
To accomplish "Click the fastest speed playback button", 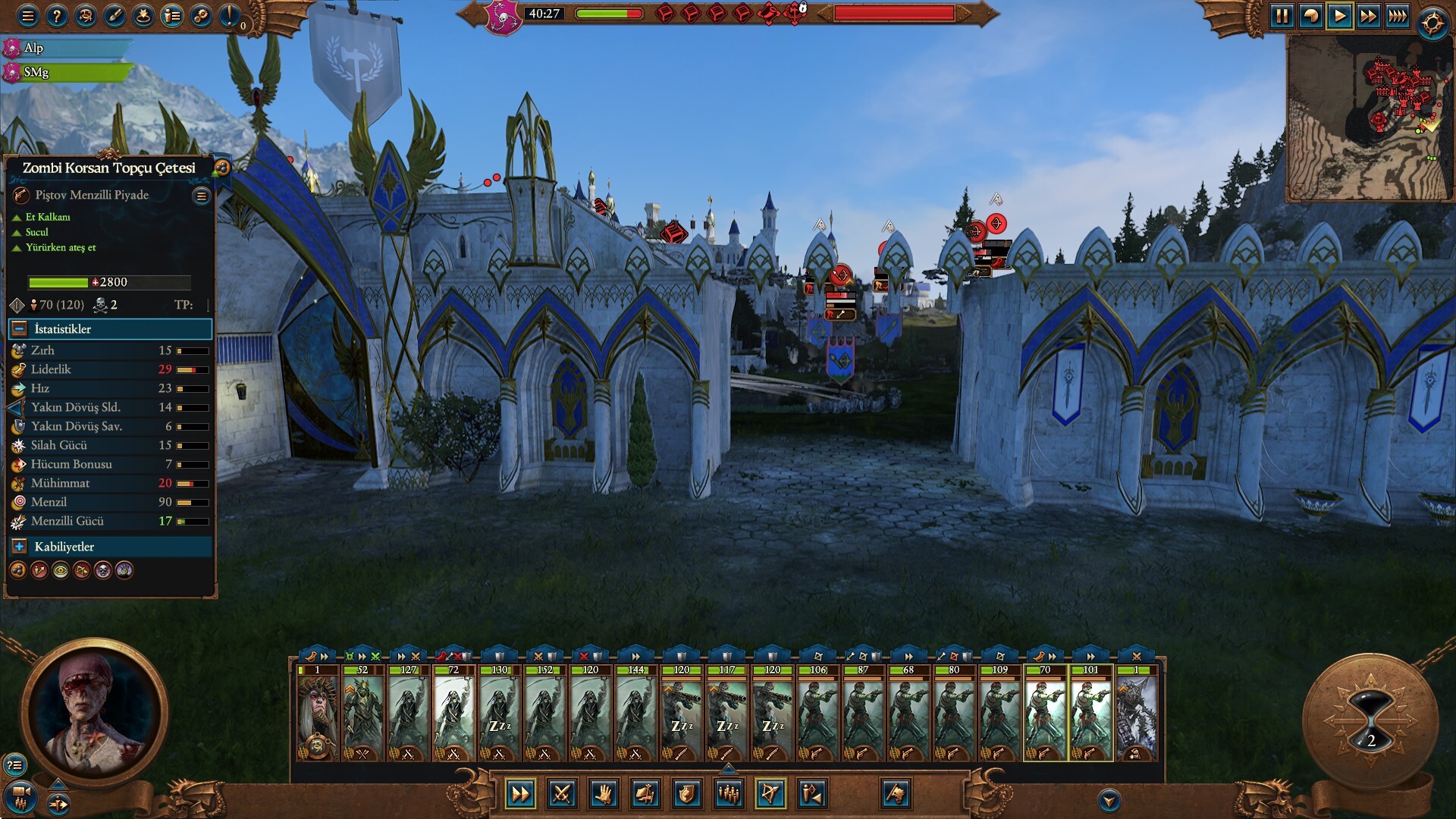I will (1398, 14).
